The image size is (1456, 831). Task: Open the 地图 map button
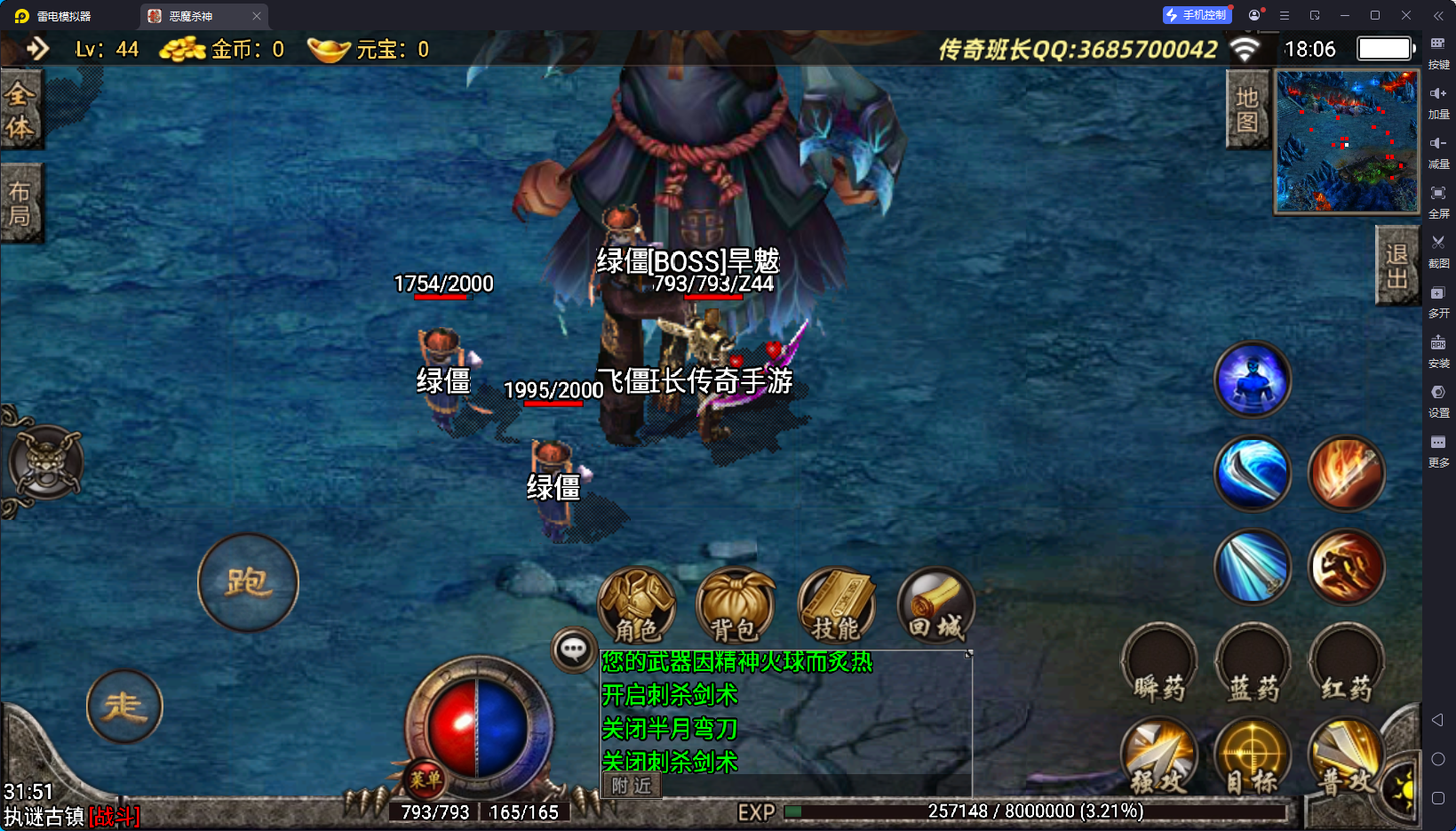pyautogui.click(x=1247, y=110)
